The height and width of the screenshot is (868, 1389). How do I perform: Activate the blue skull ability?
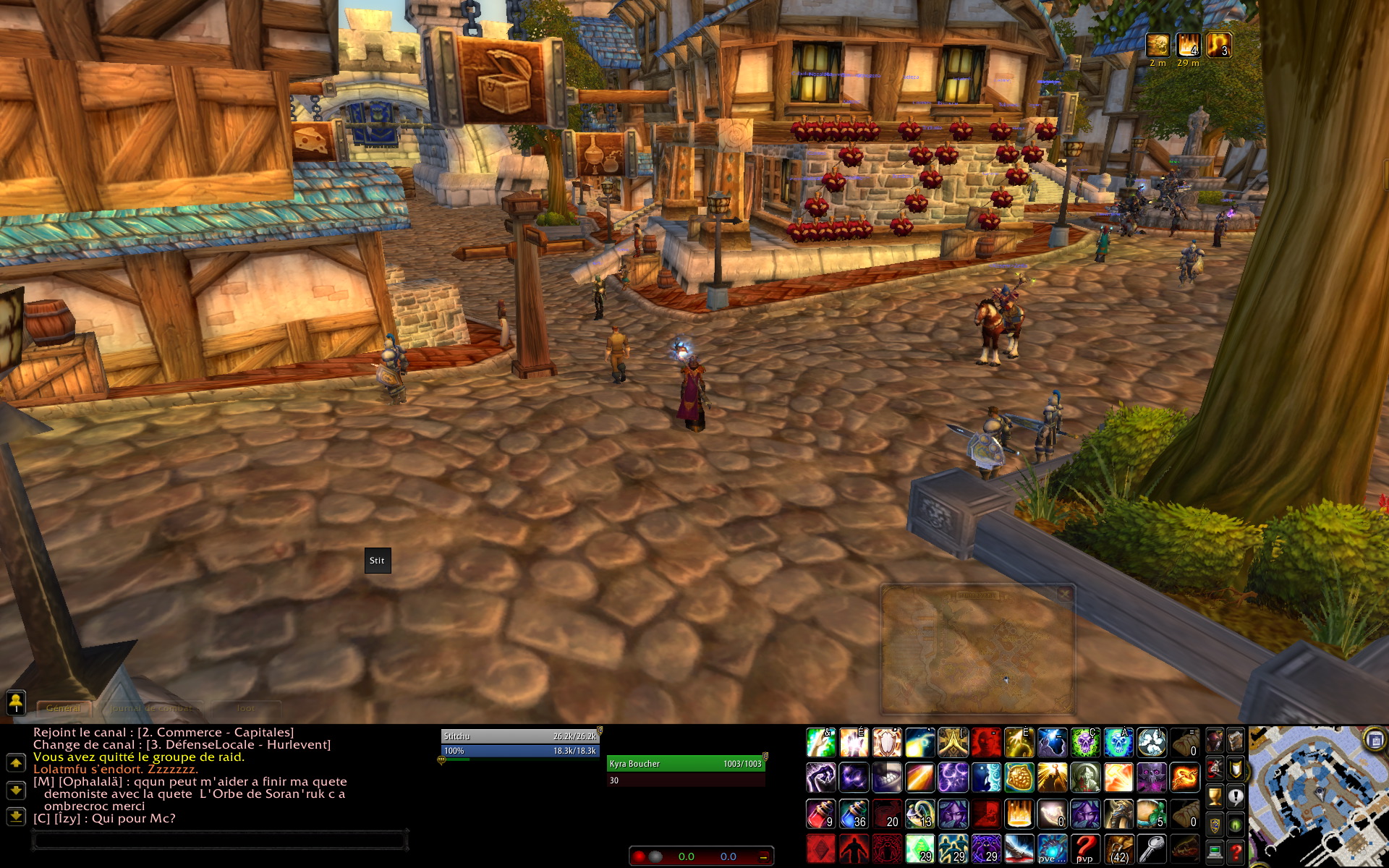(1118, 743)
